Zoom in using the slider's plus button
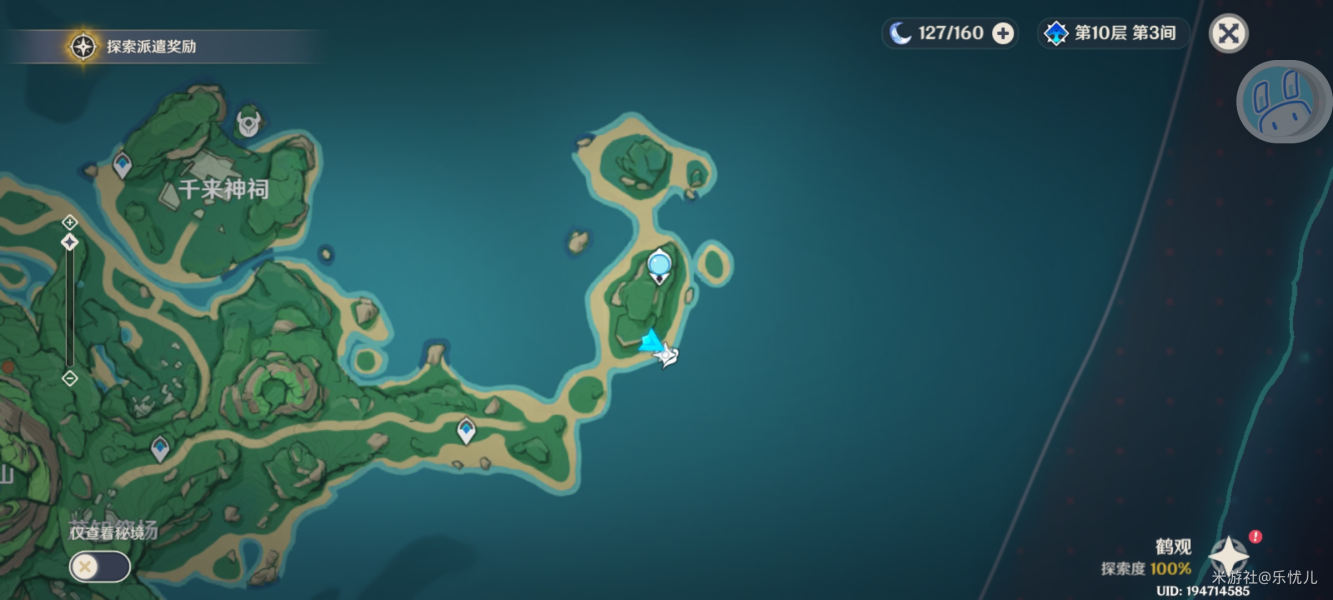The height and width of the screenshot is (600, 1333). [69, 221]
